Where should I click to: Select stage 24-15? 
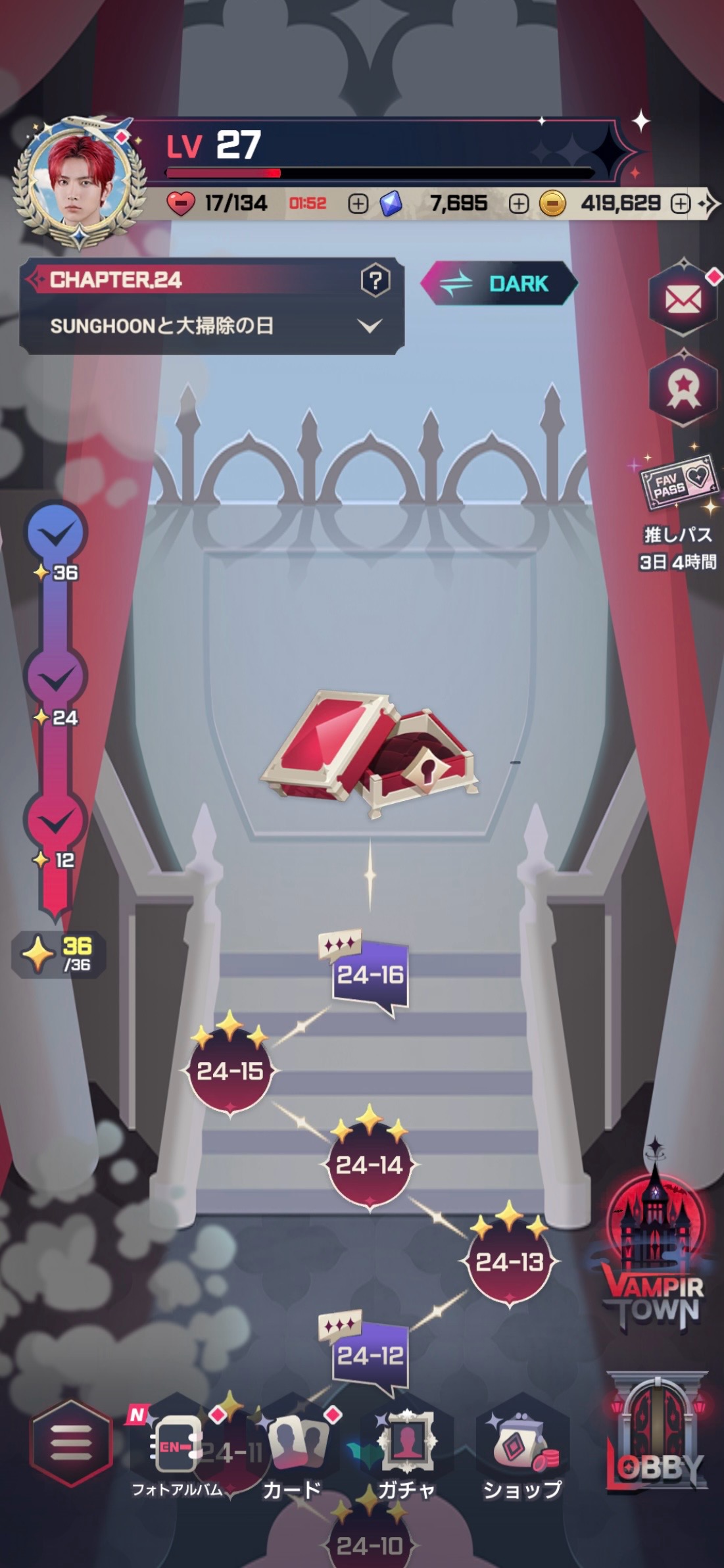(x=230, y=1071)
